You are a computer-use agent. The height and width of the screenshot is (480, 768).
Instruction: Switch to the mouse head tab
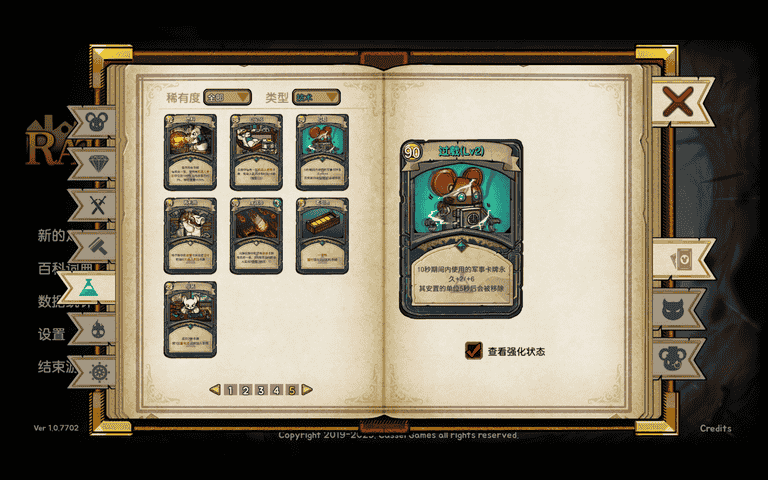(99, 122)
